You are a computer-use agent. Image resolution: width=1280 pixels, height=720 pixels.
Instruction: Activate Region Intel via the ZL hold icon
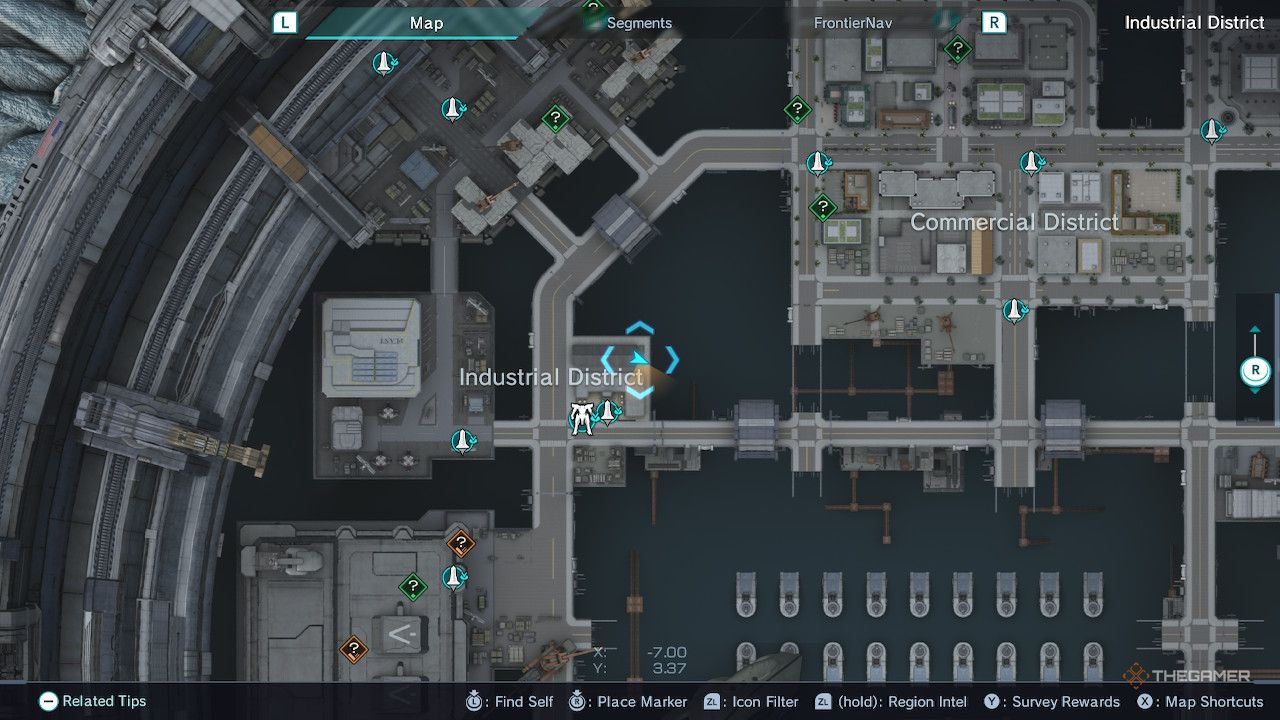point(824,702)
